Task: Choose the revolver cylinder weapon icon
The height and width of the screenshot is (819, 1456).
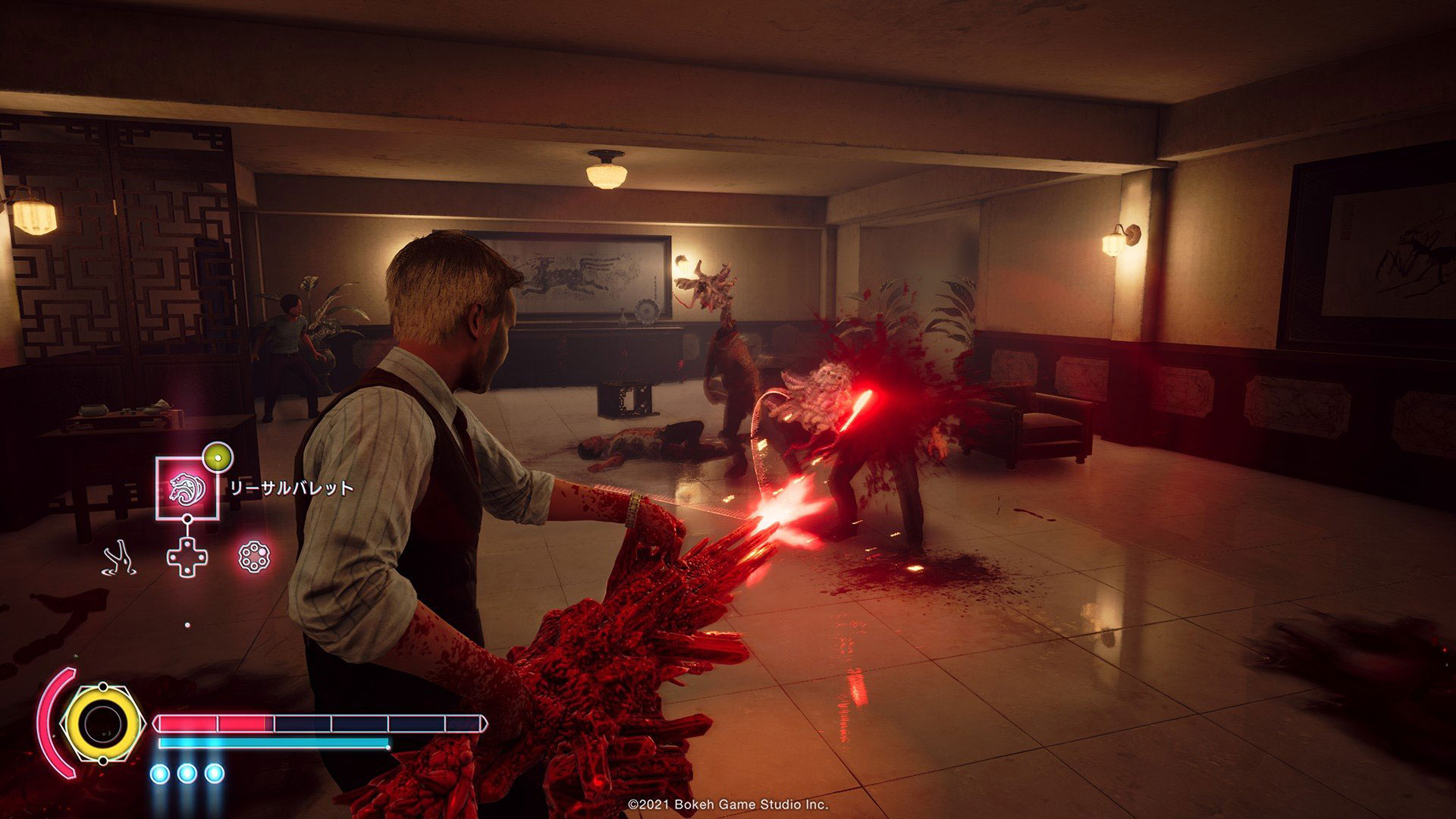Action: pos(253,557)
